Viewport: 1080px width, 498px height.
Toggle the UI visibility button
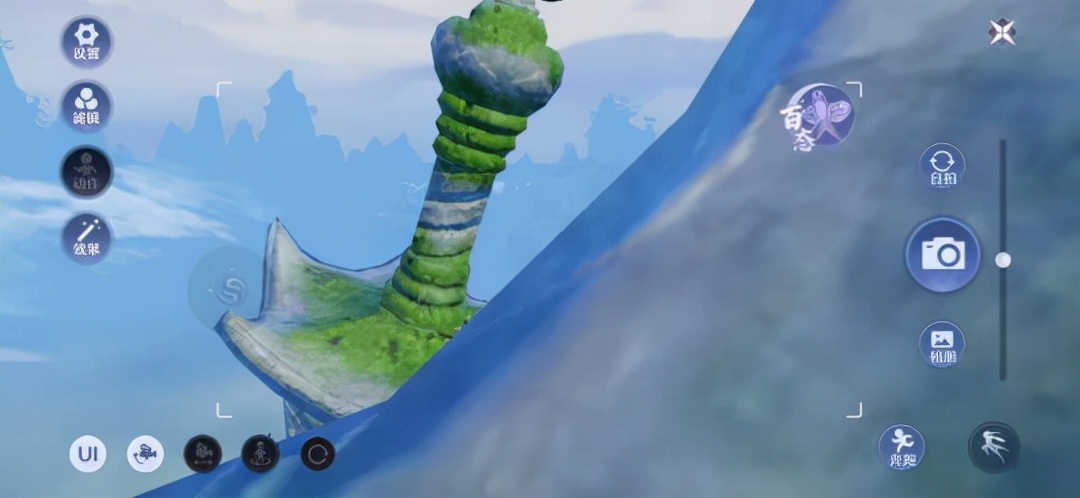point(87,454)
